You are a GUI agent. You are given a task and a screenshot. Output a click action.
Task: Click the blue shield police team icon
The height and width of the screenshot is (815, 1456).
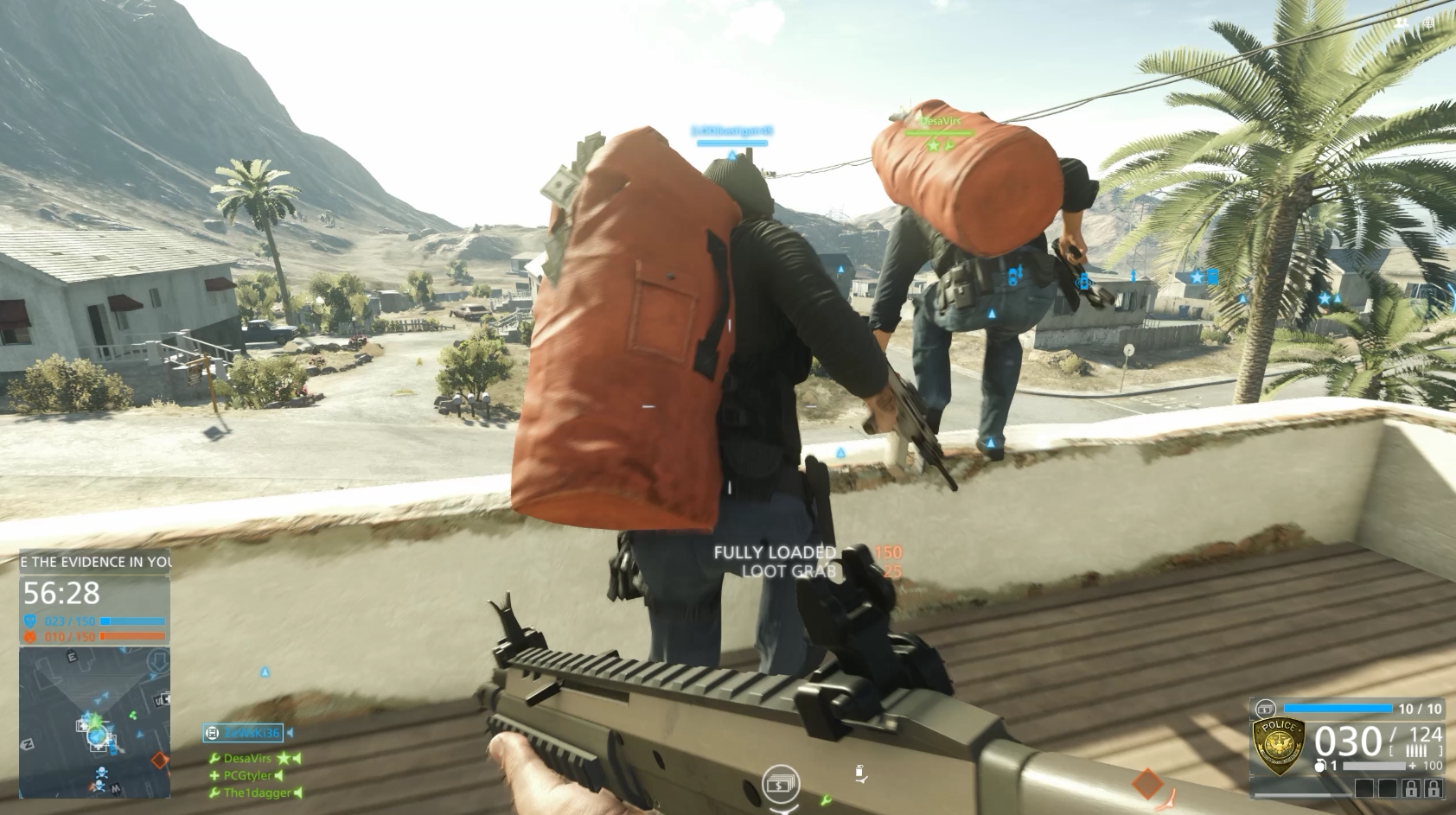(x=31, y=621)
